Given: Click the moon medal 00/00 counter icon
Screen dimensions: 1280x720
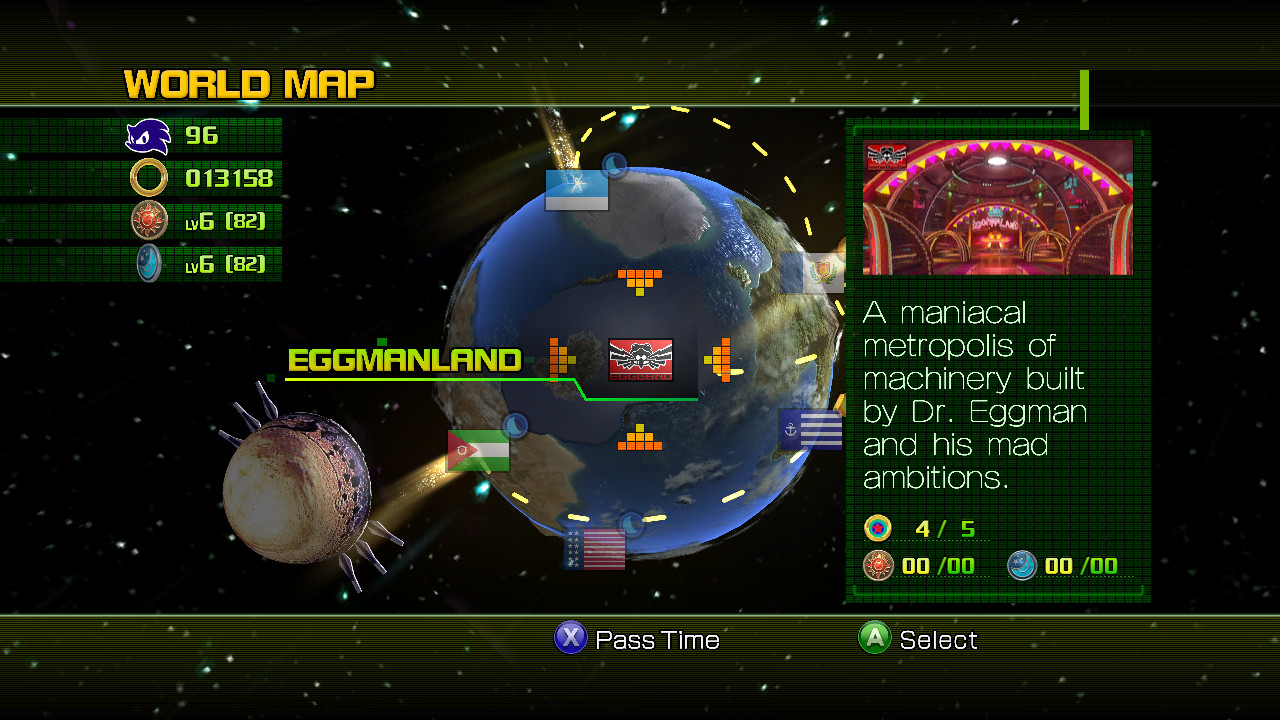Looking at the screenshot, I should 1021,566.
